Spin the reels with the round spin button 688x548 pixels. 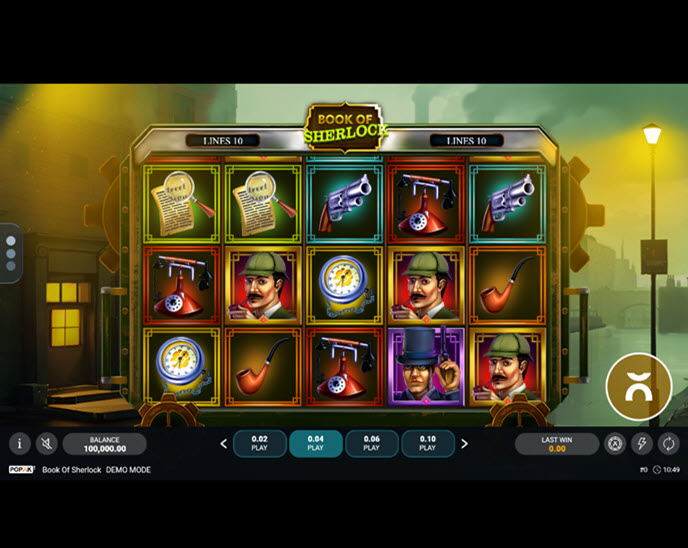[639, 387]
